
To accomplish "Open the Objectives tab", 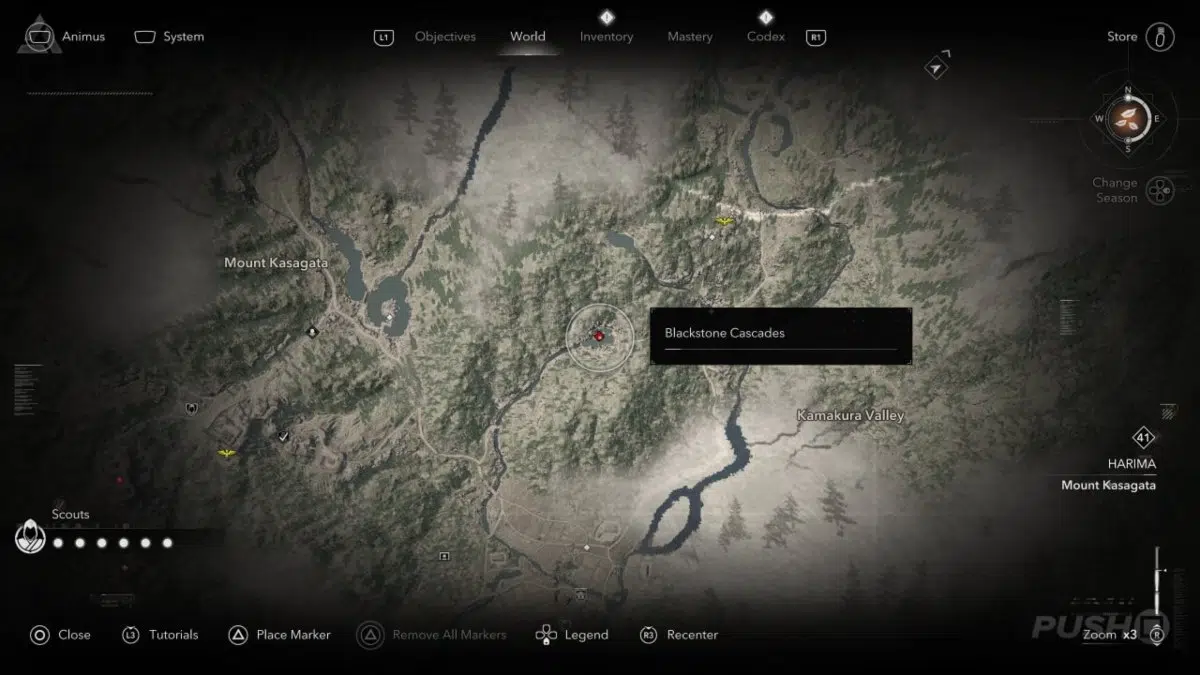I will 443,37.
